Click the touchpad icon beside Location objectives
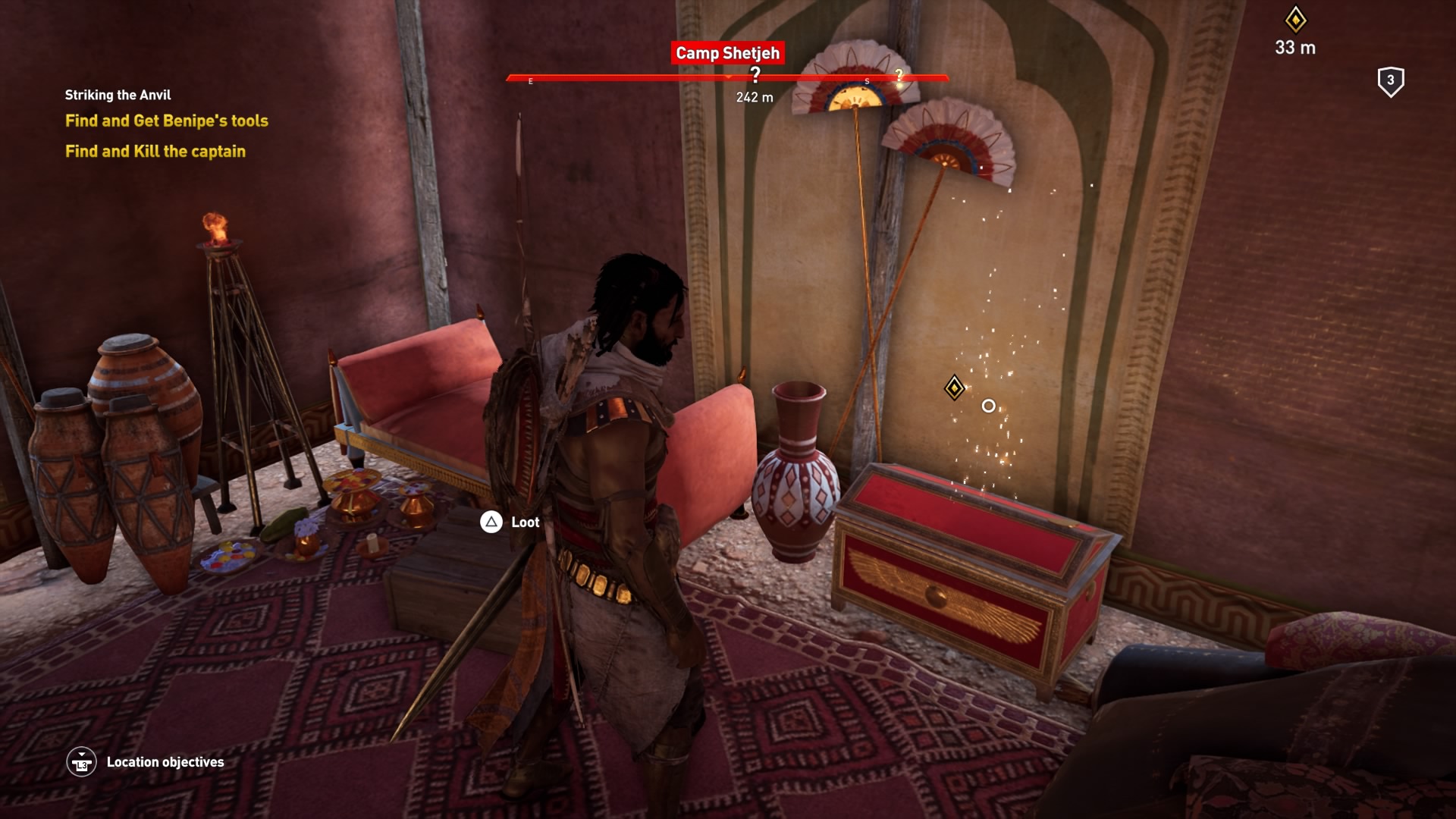The width and height of the screenshot is (1456, 819). (x=83, y=762)
